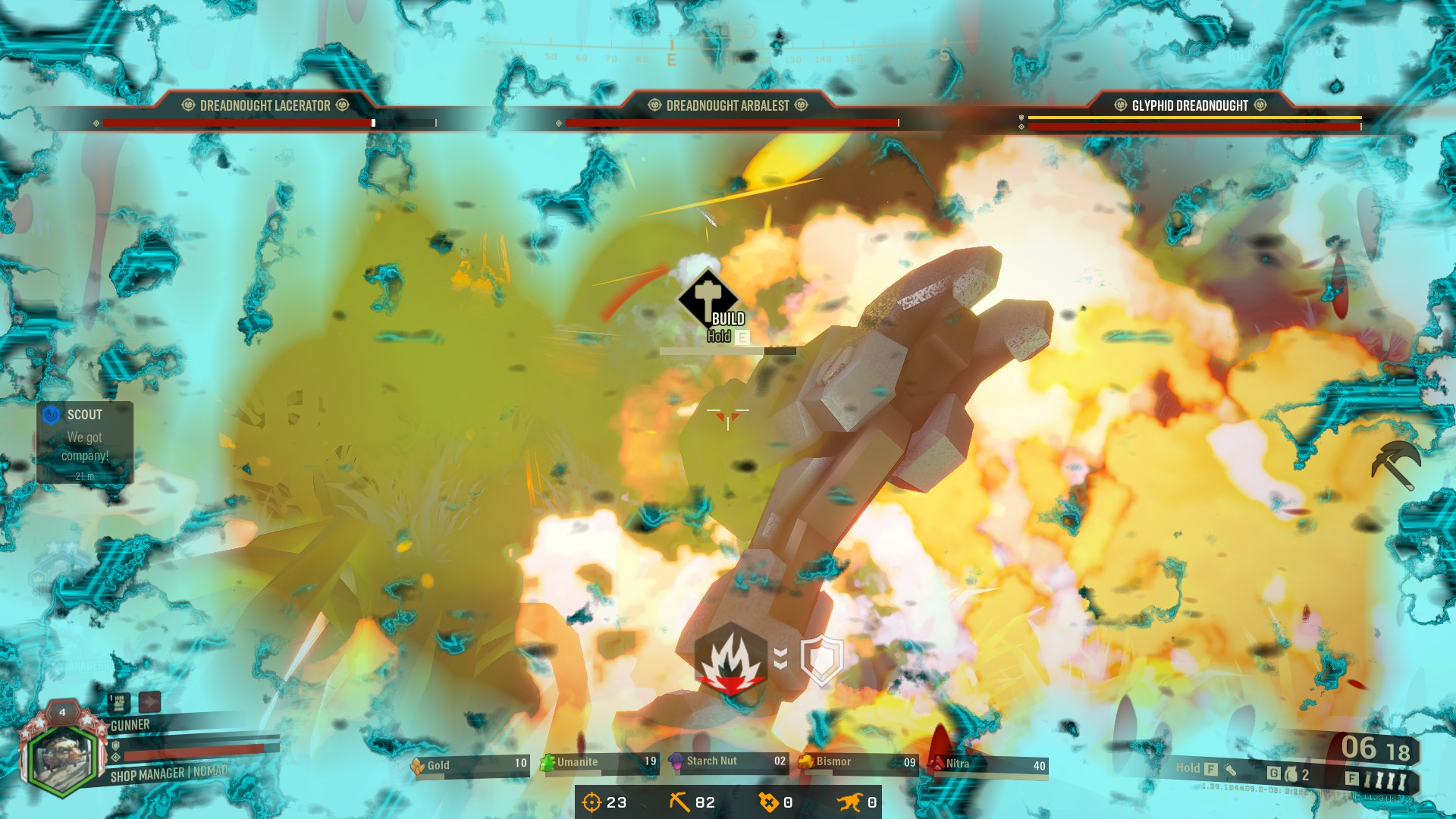Screen dimensions: 1456x819
Task: Click the Bismor resource entry
Action: pyautogui.click(x=857, y=762)
